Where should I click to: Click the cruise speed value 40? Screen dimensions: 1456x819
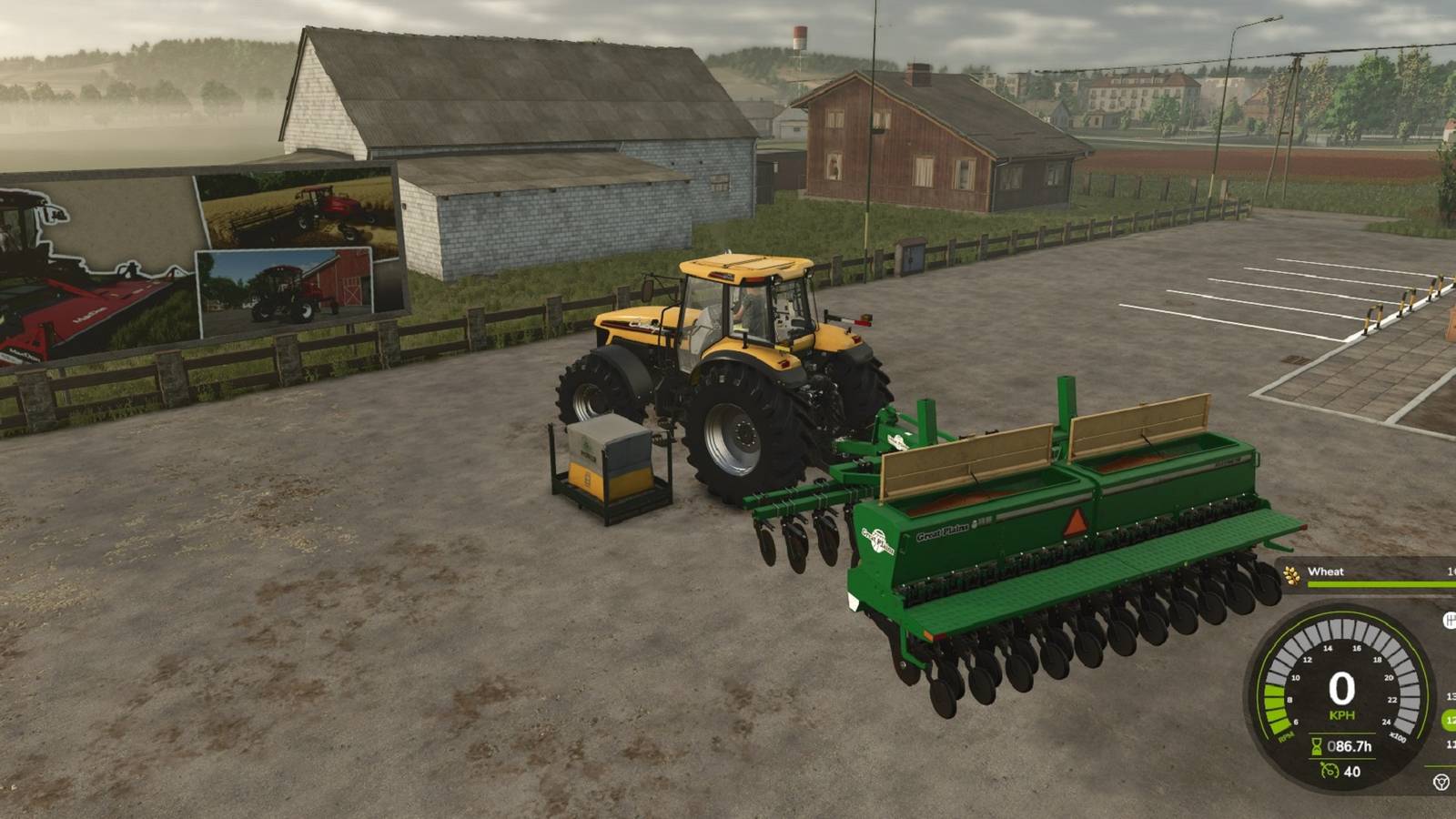coord(1351,771)
